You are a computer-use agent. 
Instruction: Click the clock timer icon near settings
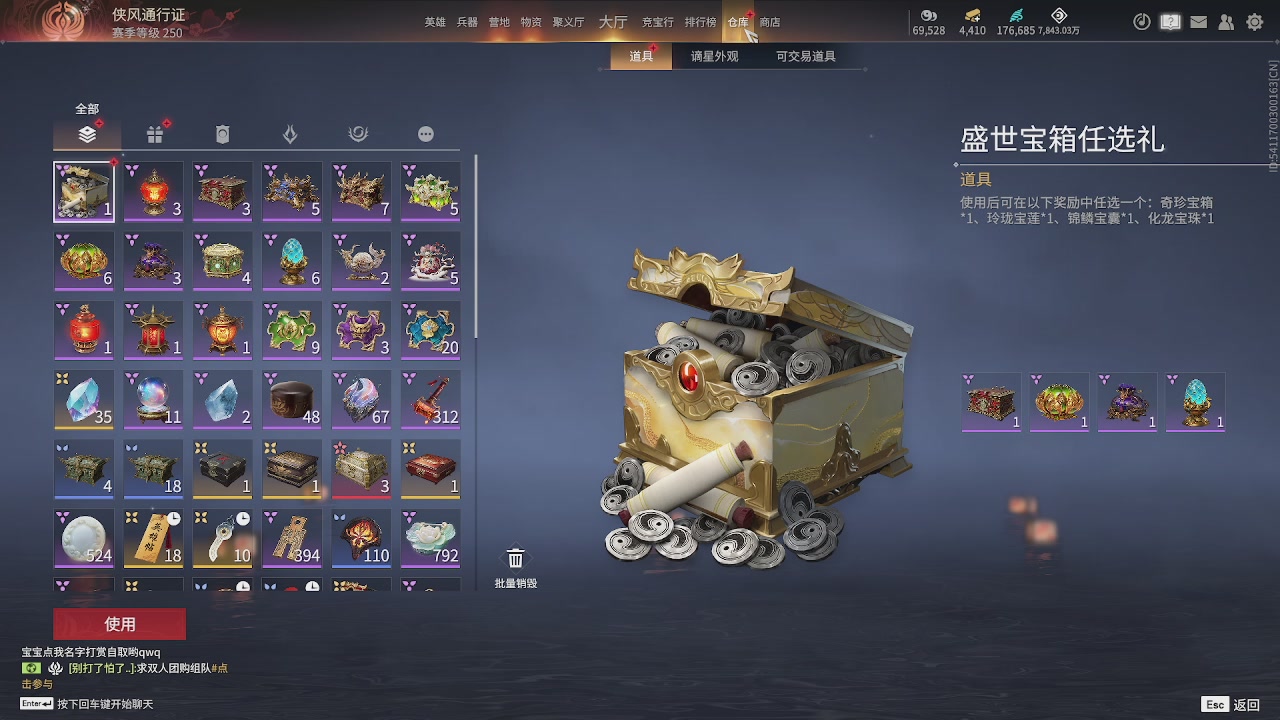(x=1141, y=21)
